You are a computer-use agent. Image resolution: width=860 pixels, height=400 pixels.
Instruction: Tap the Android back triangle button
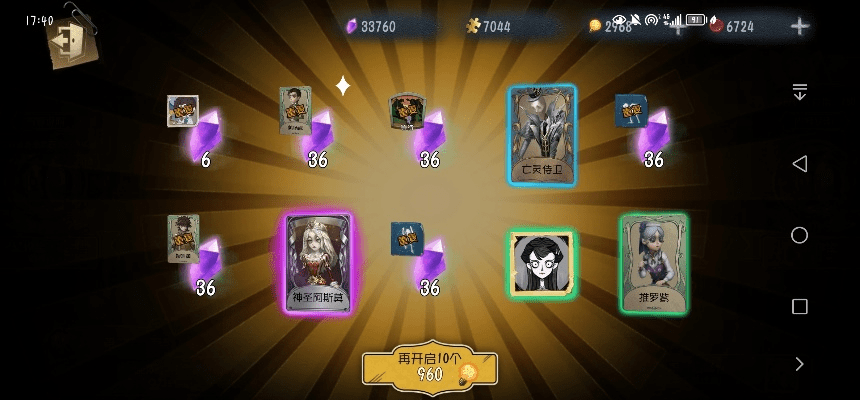(799, 163)
